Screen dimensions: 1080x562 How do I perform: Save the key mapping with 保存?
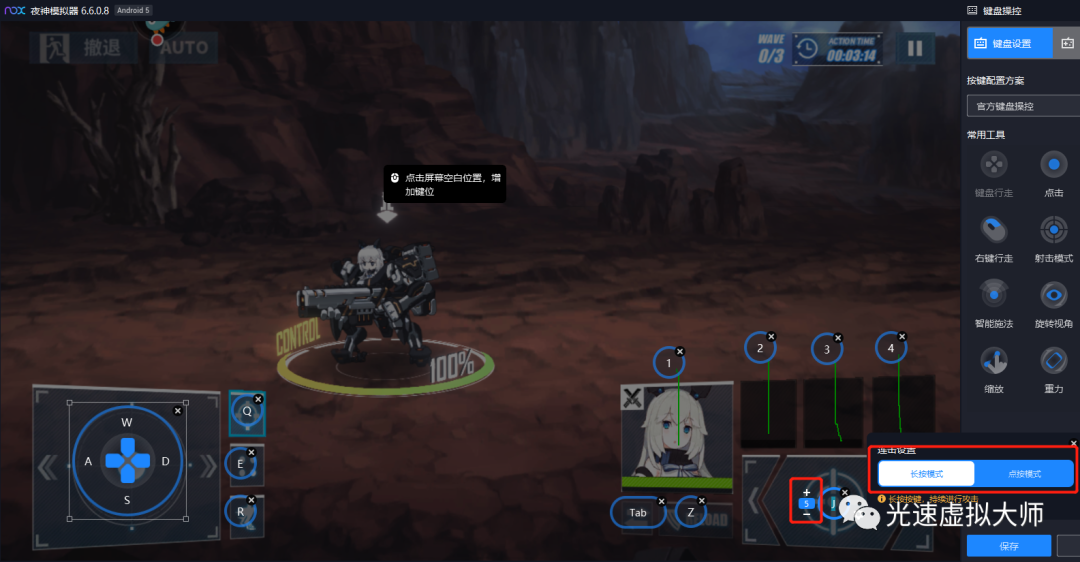point(1008,546)
